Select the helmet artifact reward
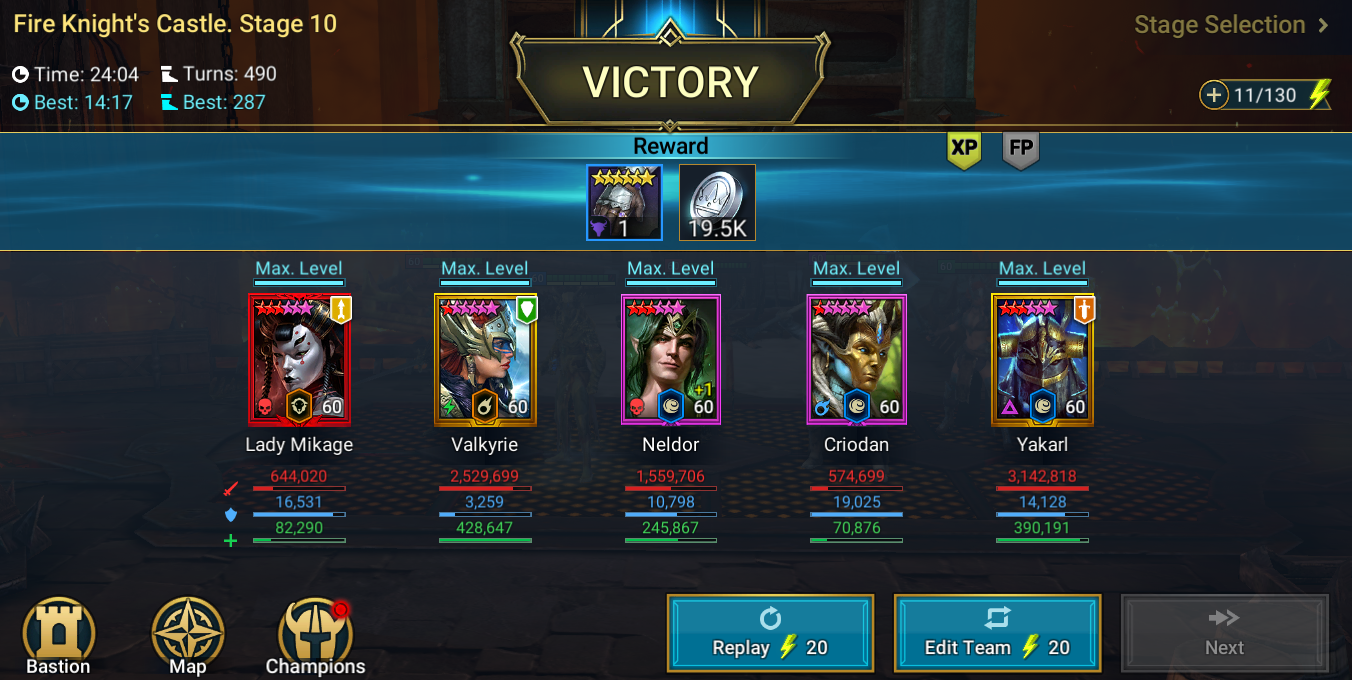Image resolution: width=1352 pixels, height=680 pixels. pyautogui.click(x=624, y=203)
